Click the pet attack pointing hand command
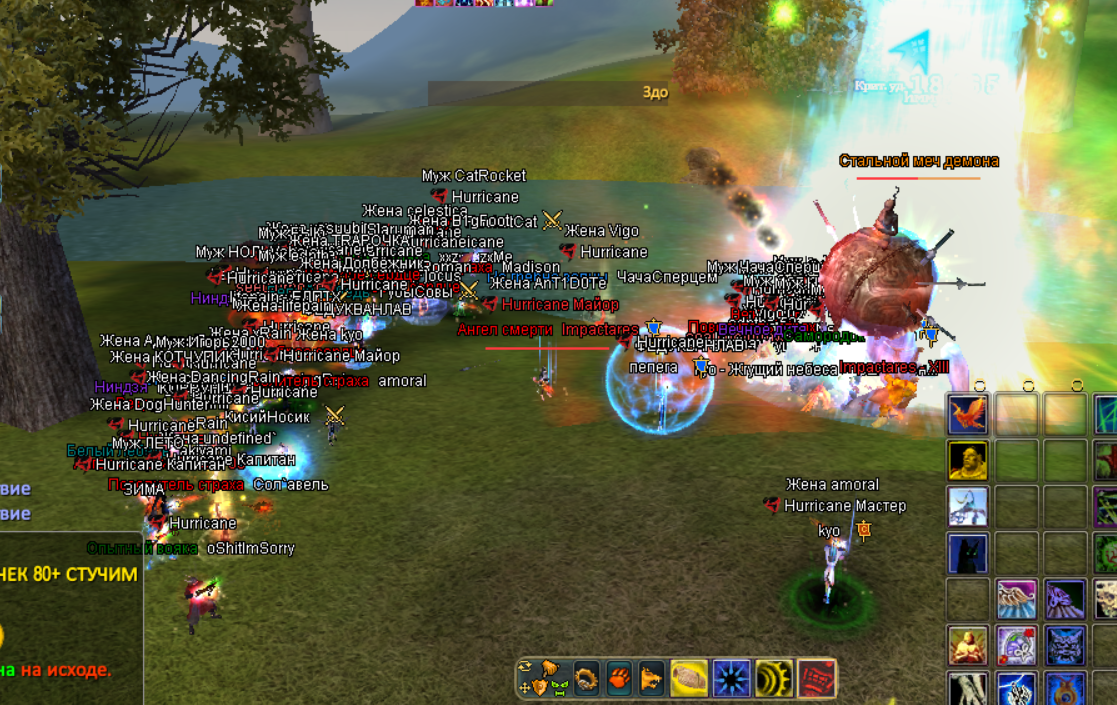Image resolution: width=1117 pixels, height=705 pixels. (x=549, y=670)
